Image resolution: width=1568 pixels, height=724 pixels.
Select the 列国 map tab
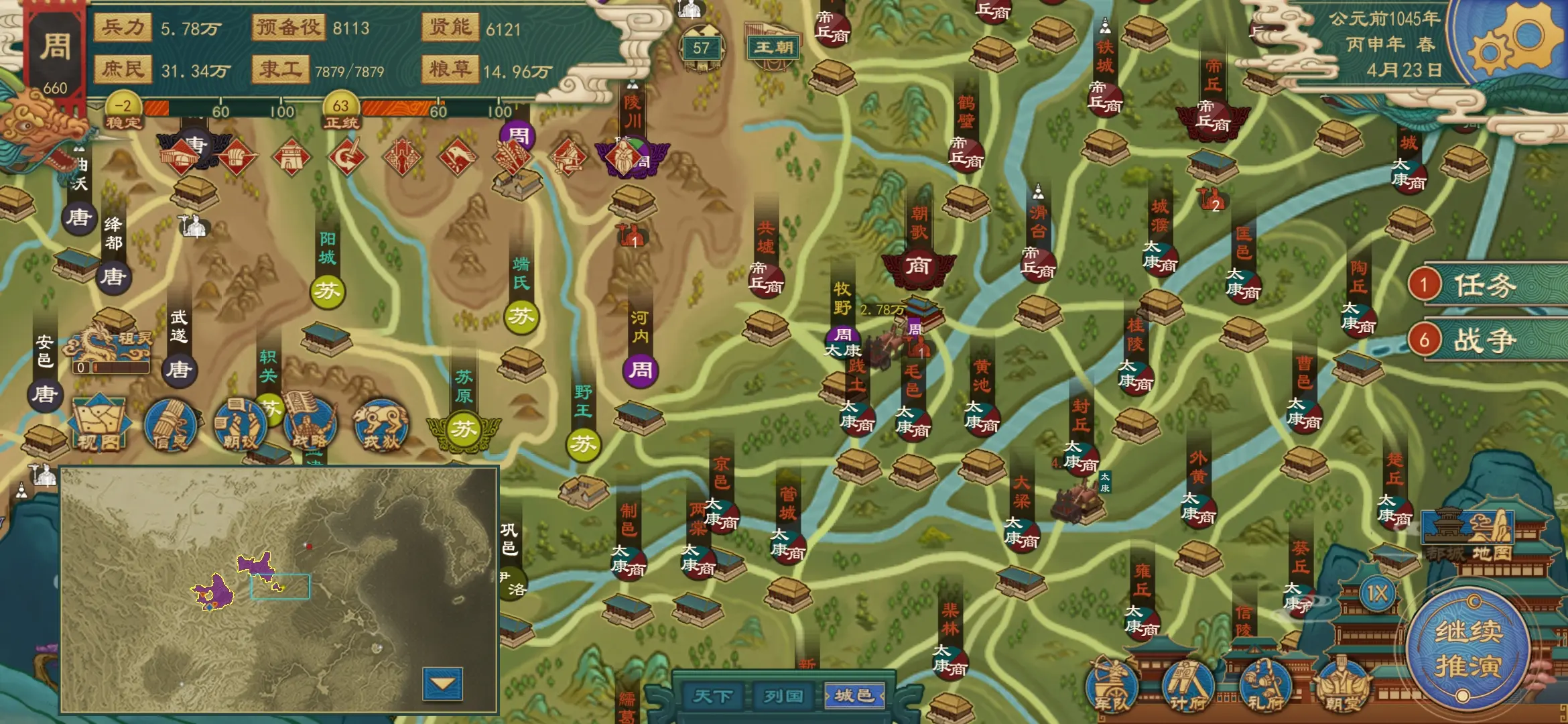pyautogui.click(x=783, y=696)
